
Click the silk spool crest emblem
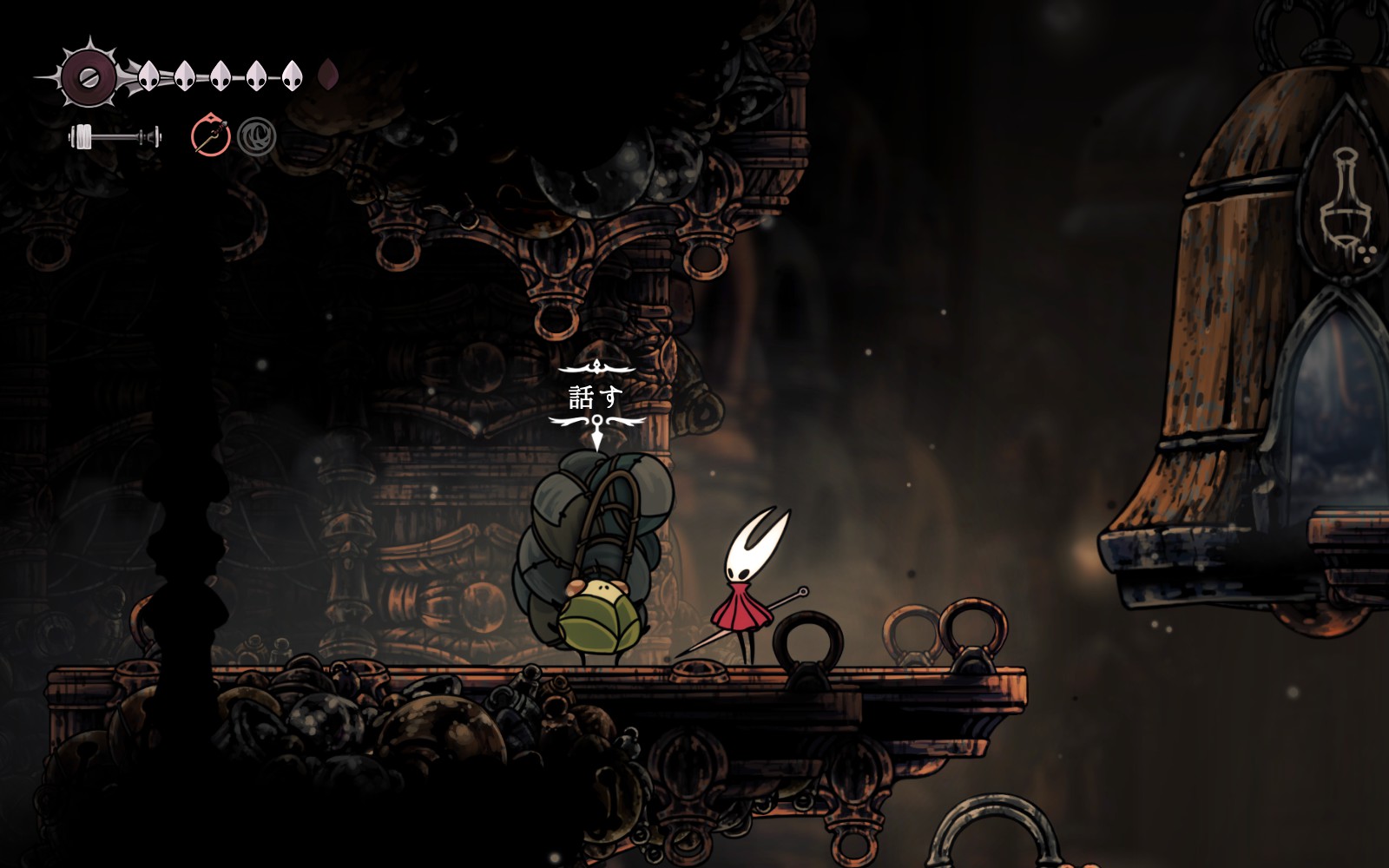pos(89,76)
